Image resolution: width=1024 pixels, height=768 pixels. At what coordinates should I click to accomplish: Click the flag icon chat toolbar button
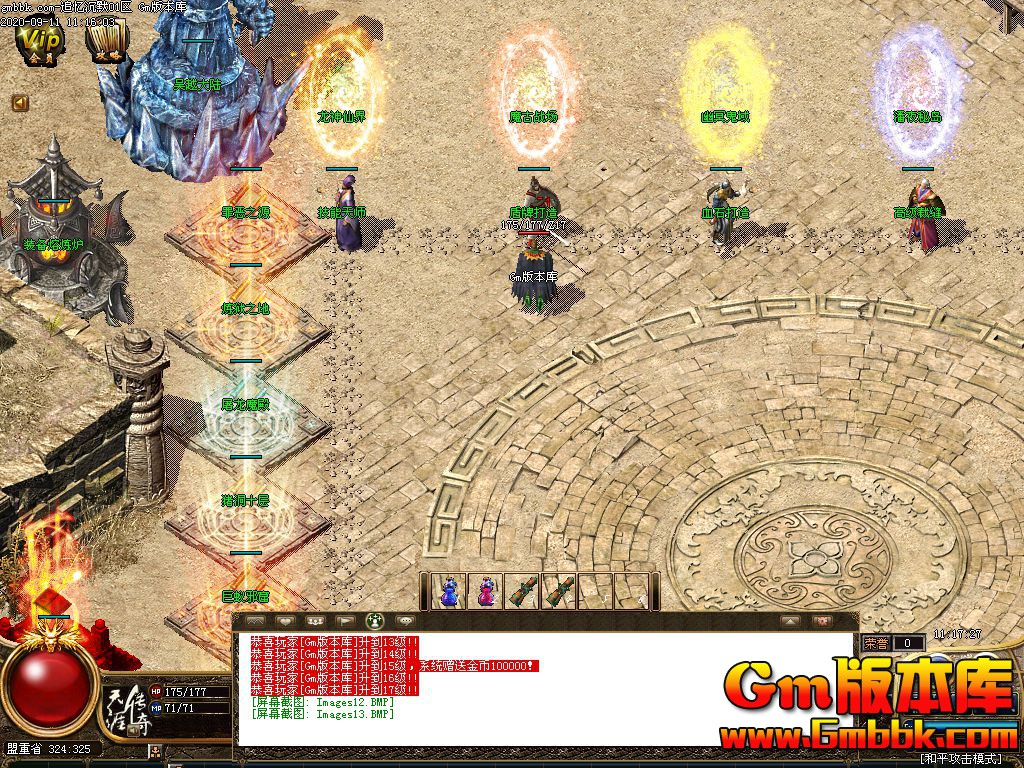pyautogui.click(x=344, y=621)
